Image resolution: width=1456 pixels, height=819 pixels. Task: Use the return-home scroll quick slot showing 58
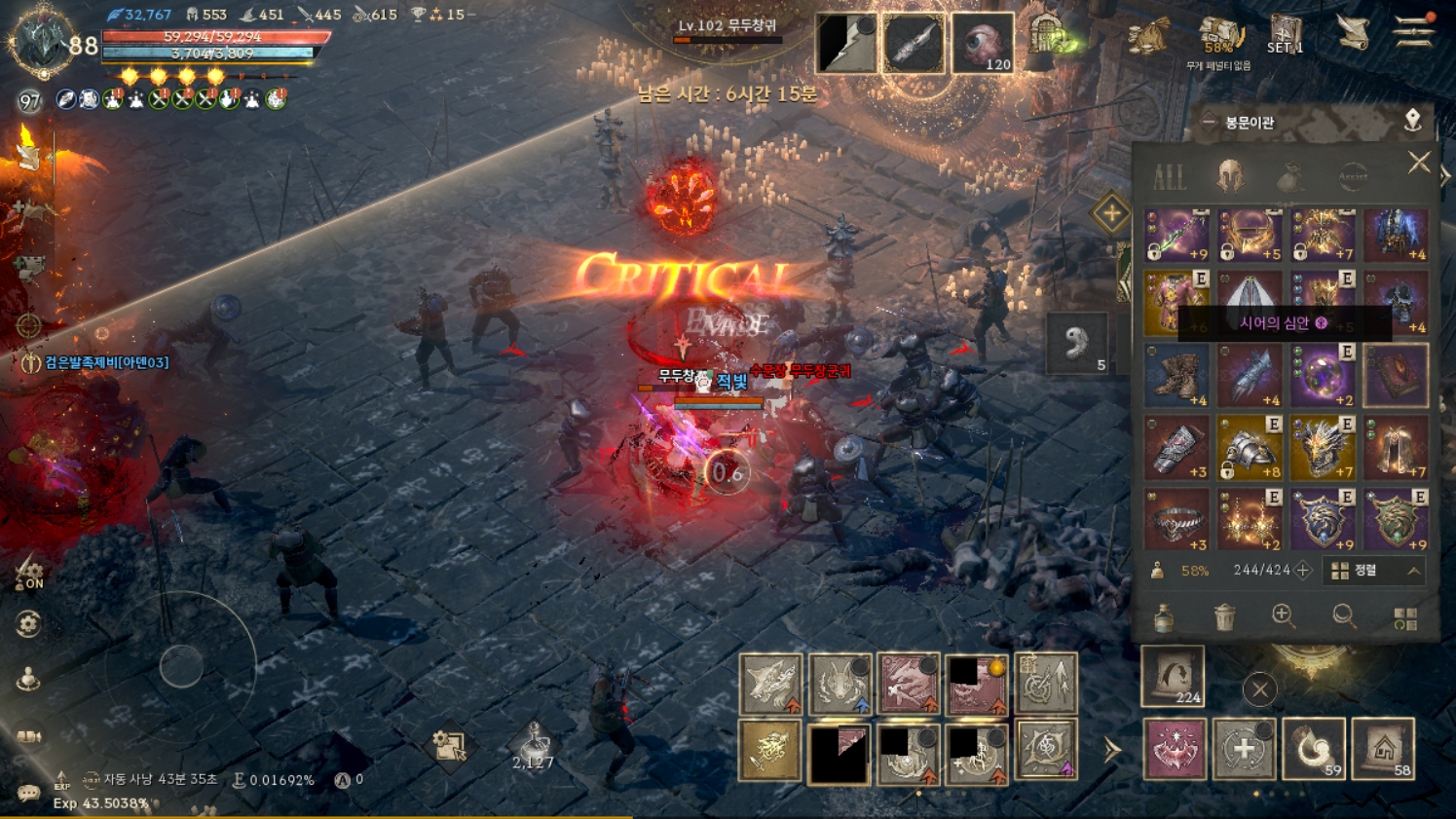1381,751
